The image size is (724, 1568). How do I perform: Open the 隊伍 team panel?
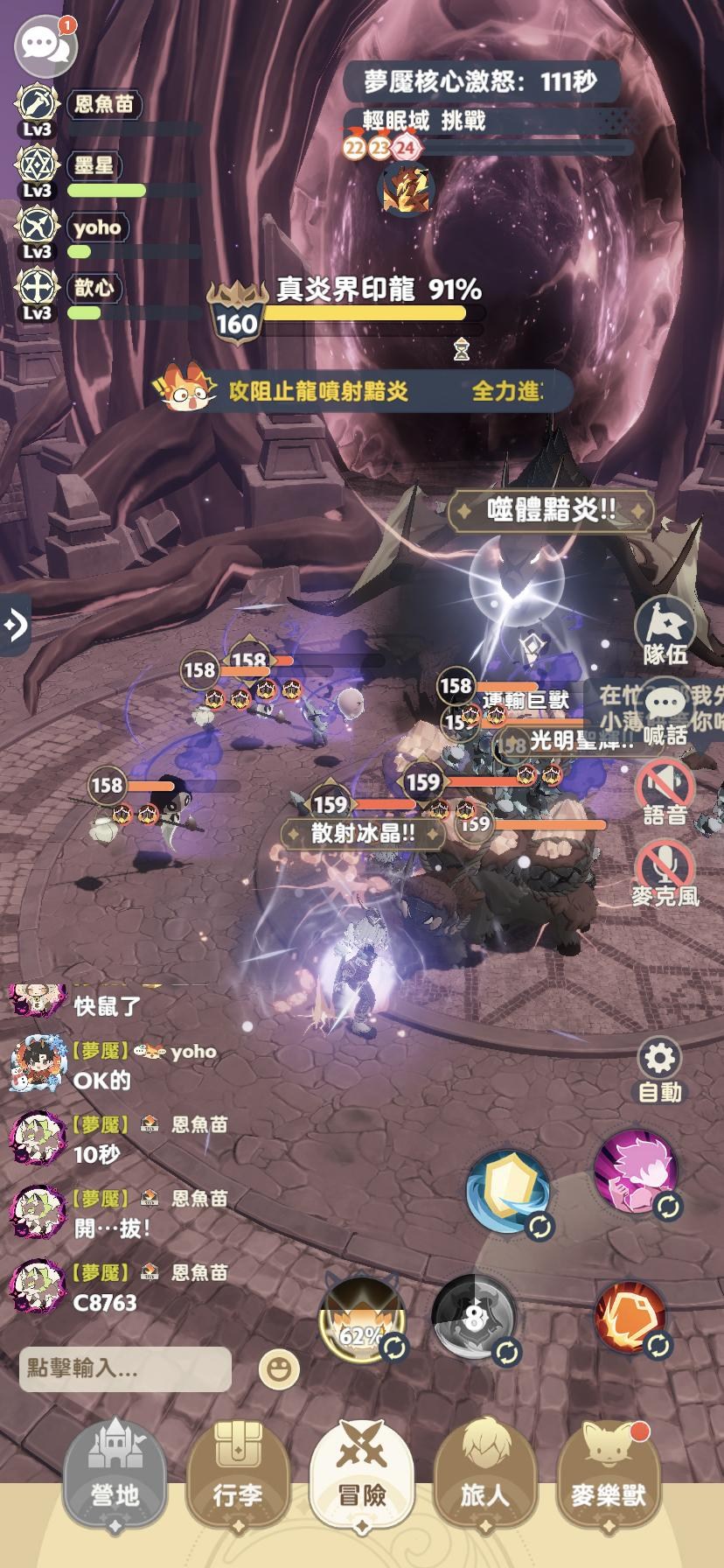pyautogui.click(x=665, y=632)
